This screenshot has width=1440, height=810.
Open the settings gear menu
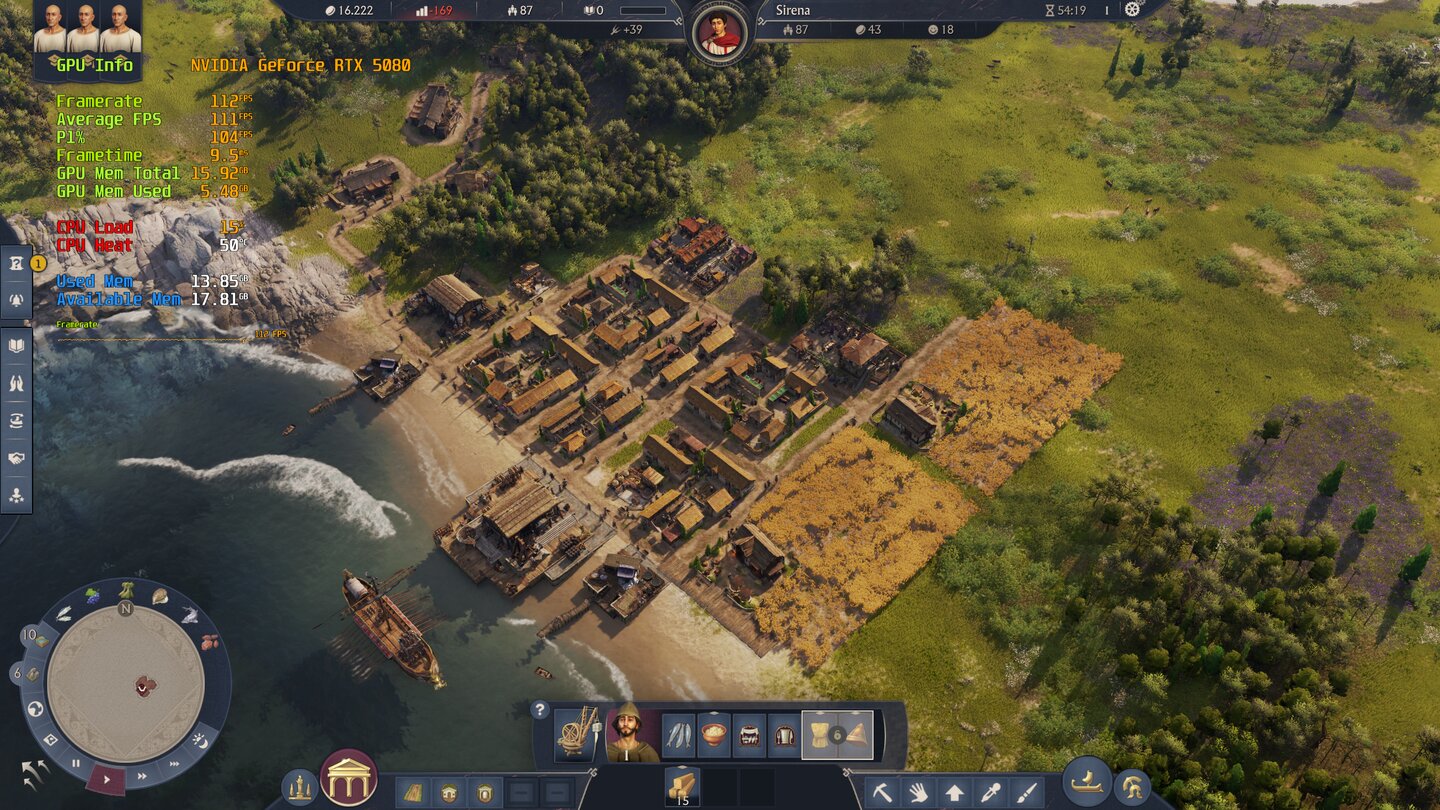click(x=1132, y=9)
